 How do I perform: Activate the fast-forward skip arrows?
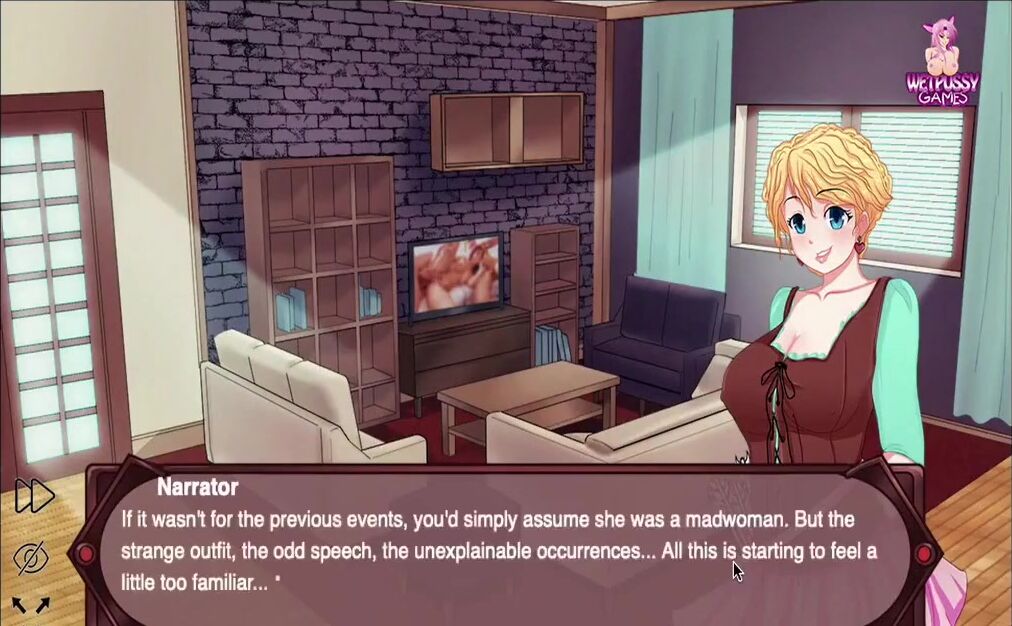[x=33, y=496]
